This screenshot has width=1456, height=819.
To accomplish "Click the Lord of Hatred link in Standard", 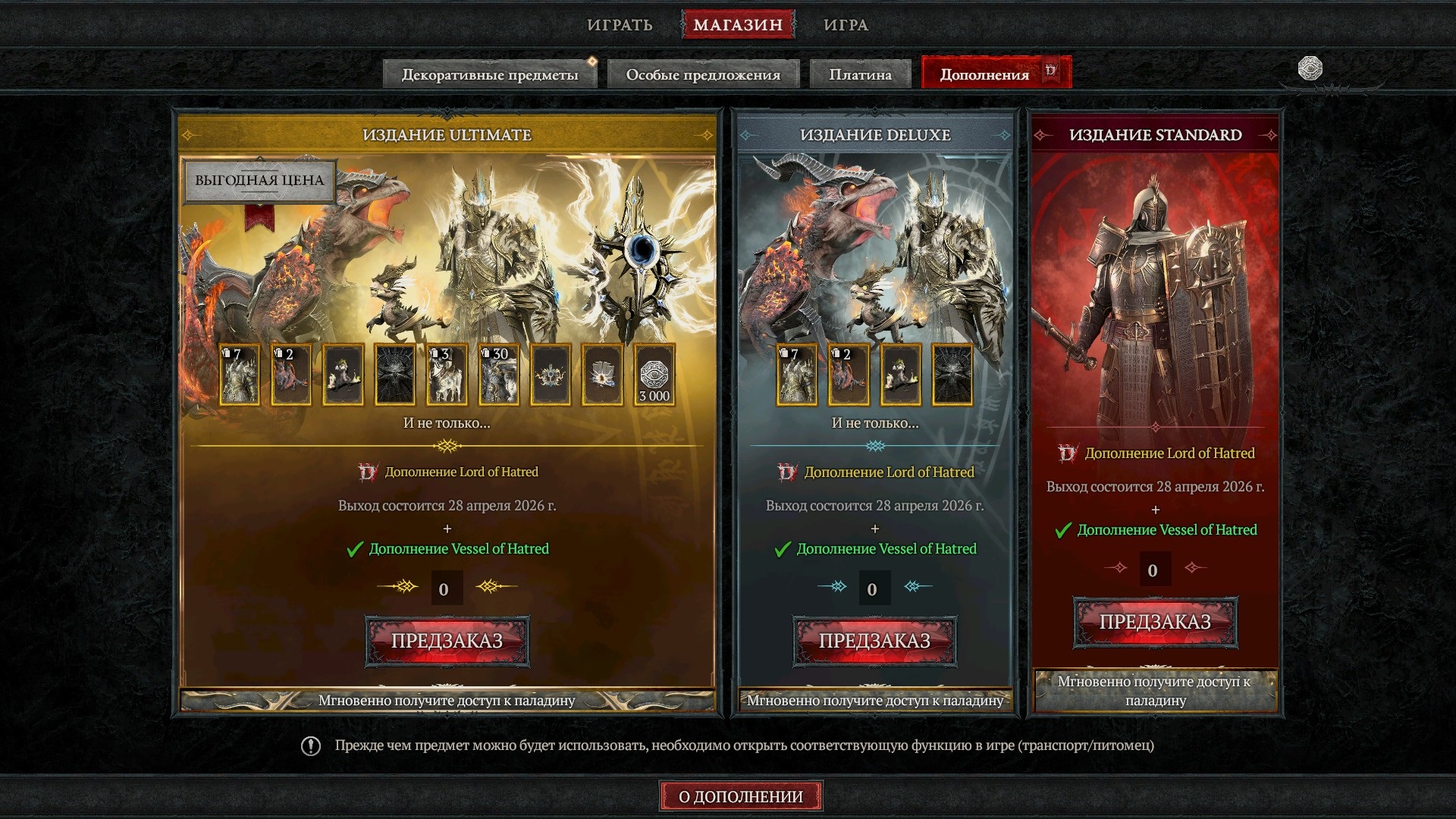I will click(x=1169, y=453).
